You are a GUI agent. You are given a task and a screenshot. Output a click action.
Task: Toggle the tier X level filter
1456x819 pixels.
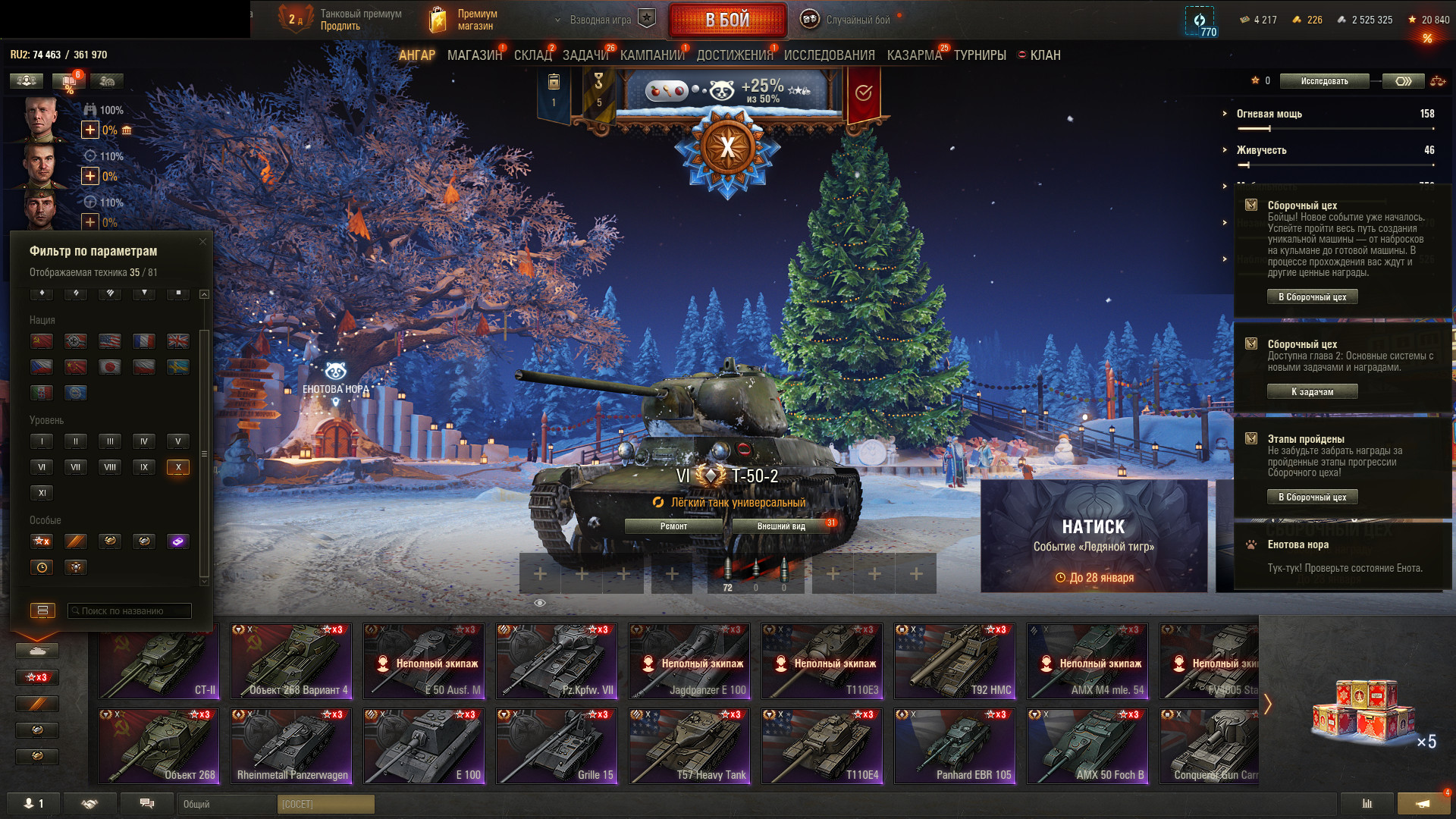click(x=177, y=467)
